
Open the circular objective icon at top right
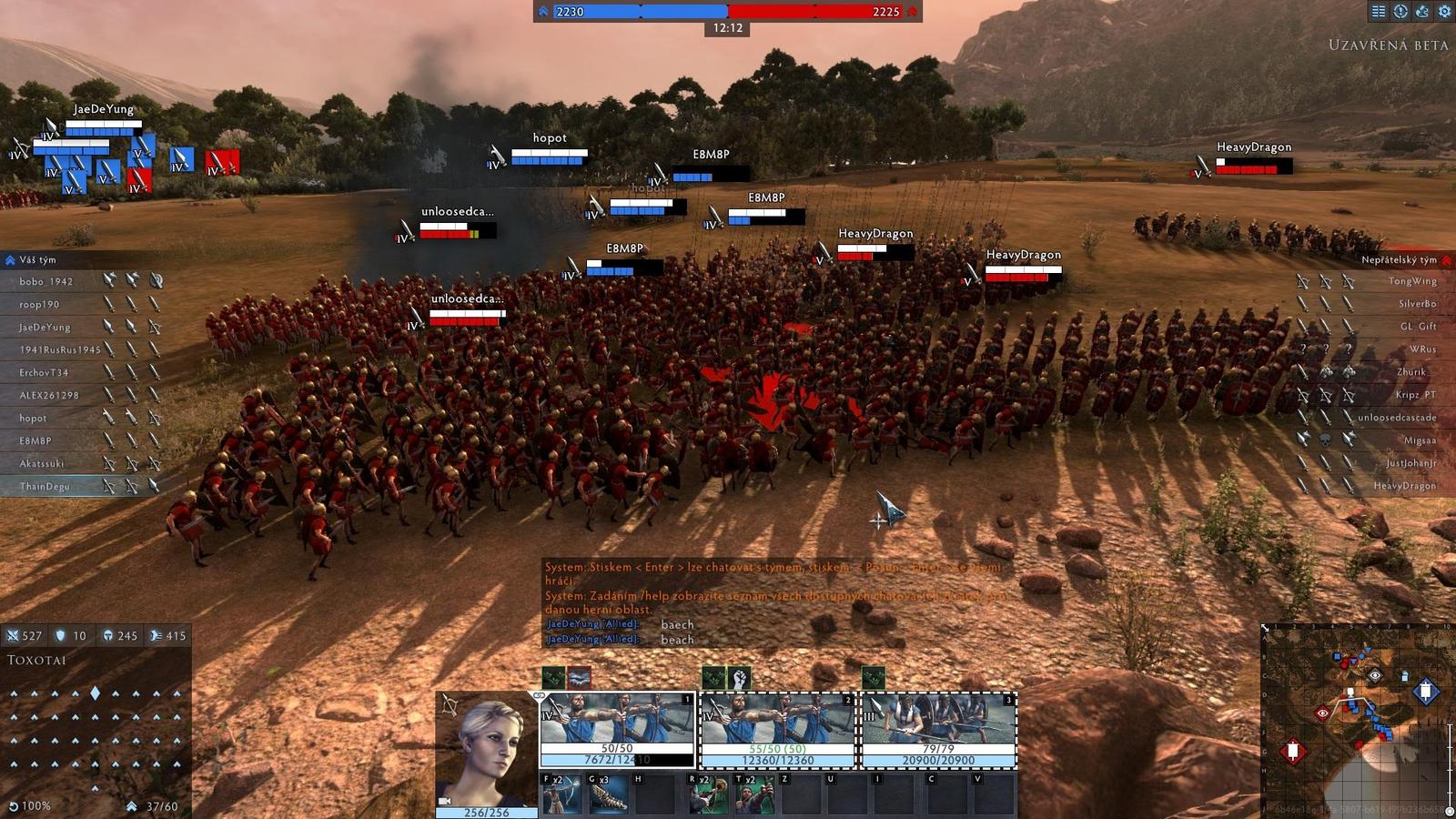(1400, 12)
